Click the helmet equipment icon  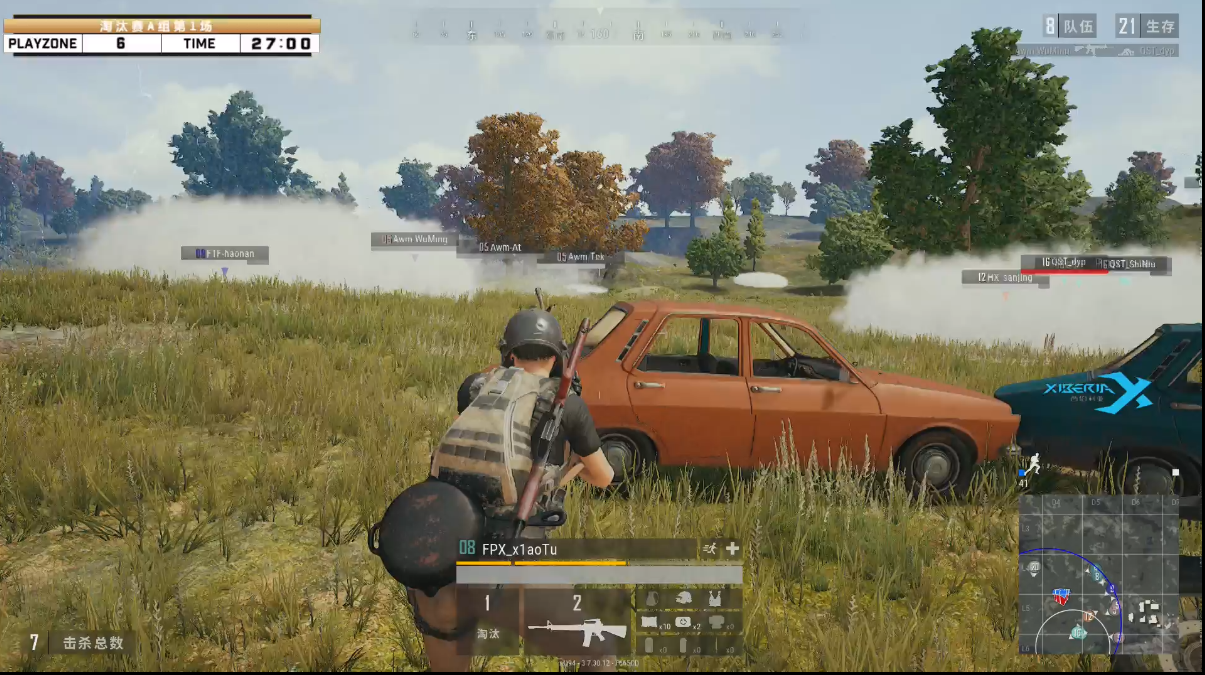click(x=683, y=599)
